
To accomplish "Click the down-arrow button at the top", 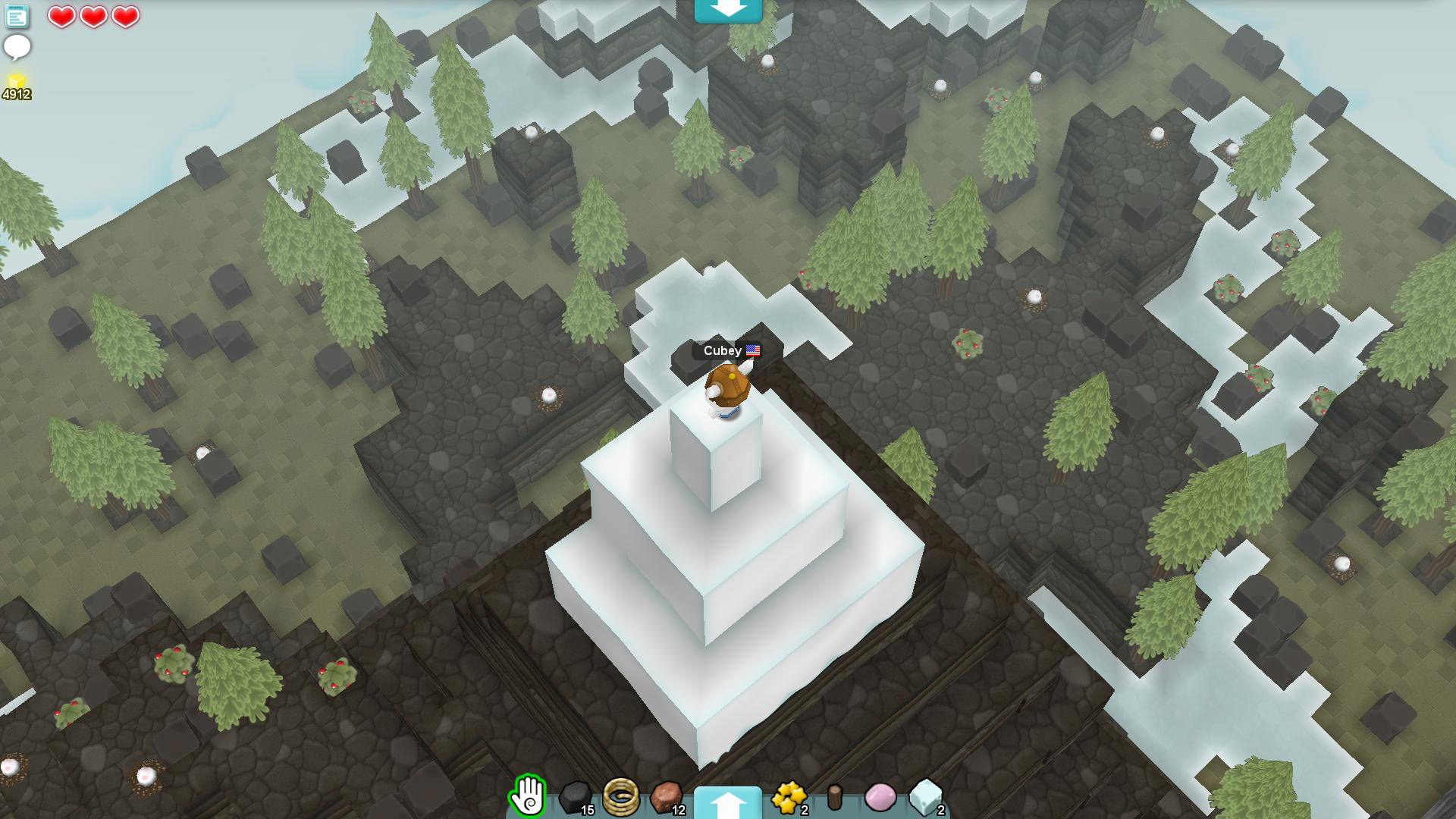I will click(x=728, y=9).
